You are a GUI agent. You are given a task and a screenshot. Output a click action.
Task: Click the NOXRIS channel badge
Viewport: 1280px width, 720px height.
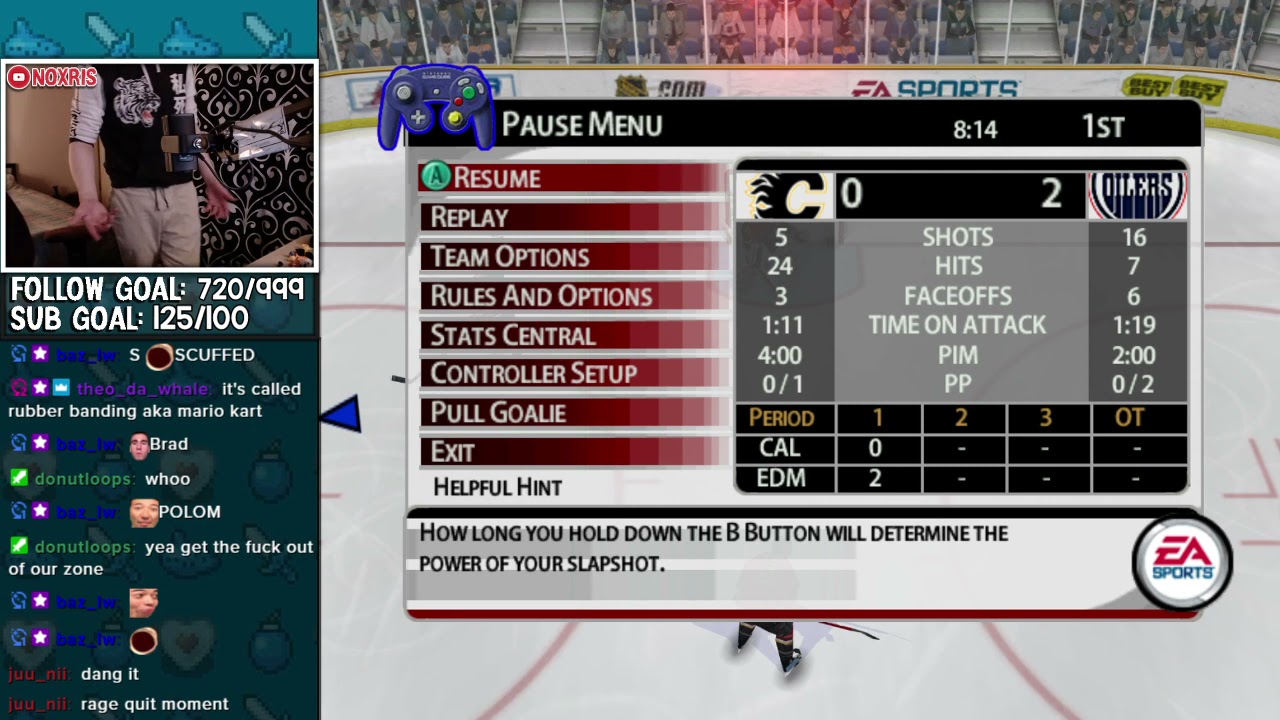(52, 78)
